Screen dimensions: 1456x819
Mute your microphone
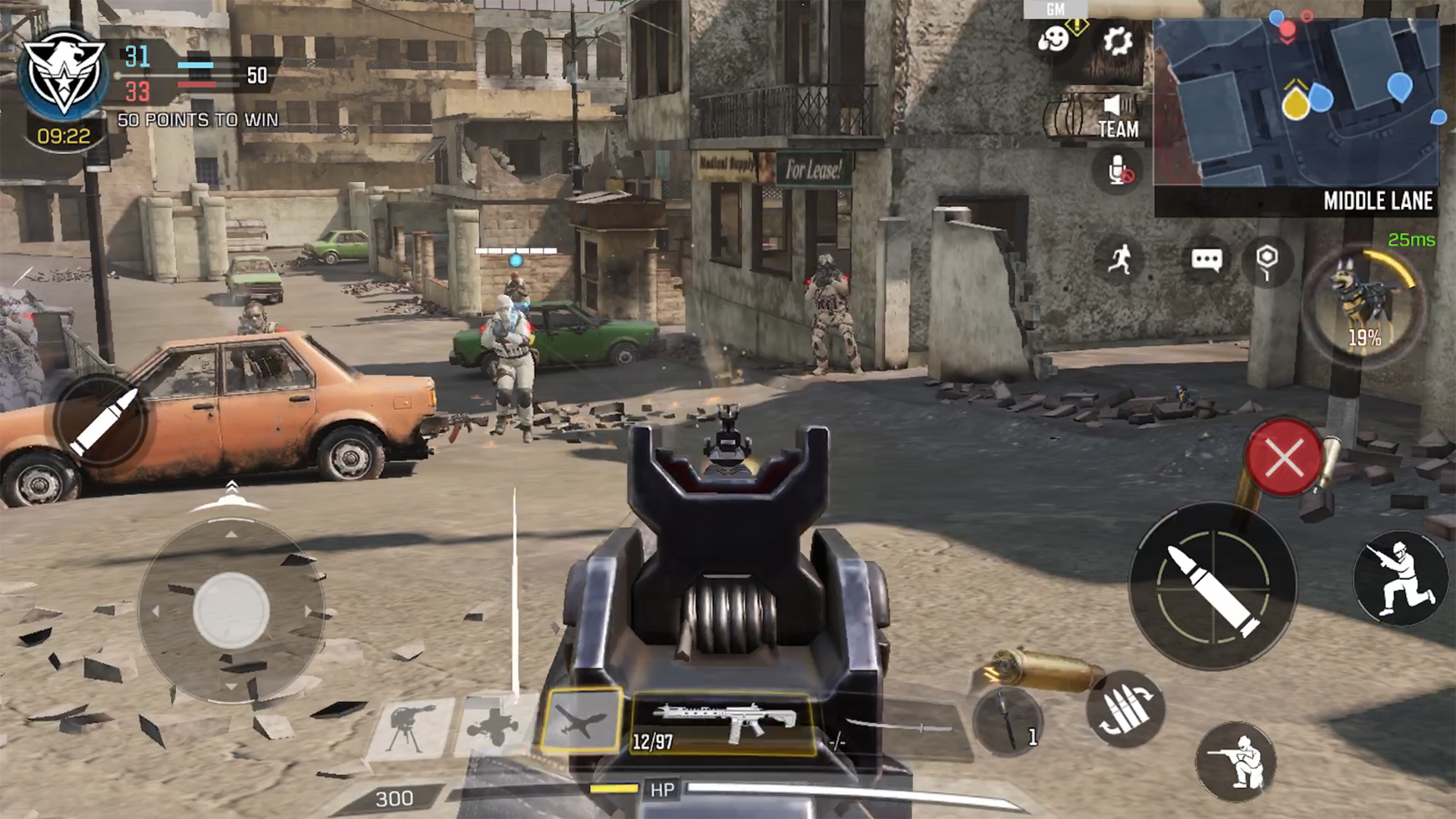click(1117, 173)
